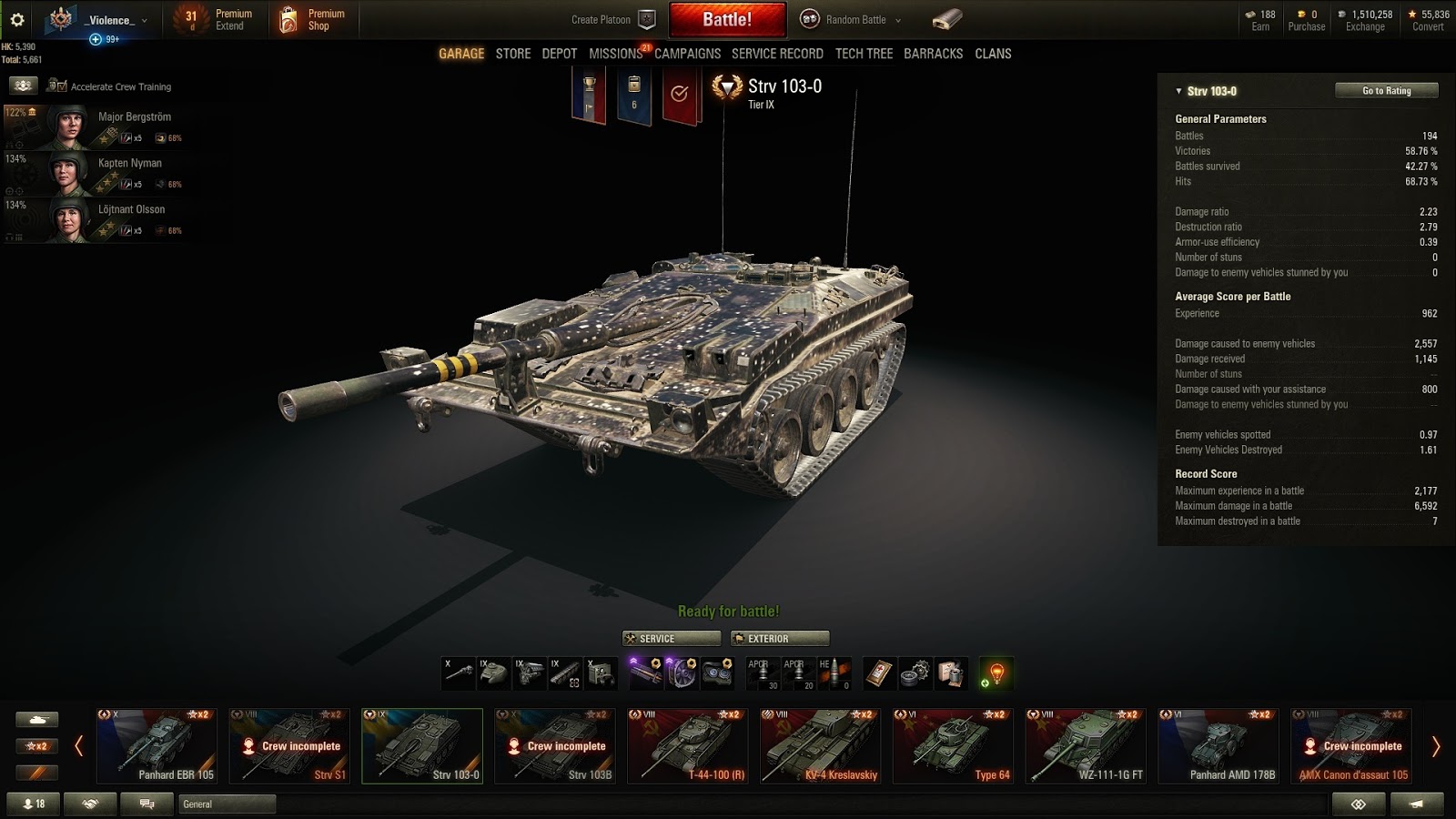Click the Battle! button
Screen dimensions: 1456x819
point(728,19)
